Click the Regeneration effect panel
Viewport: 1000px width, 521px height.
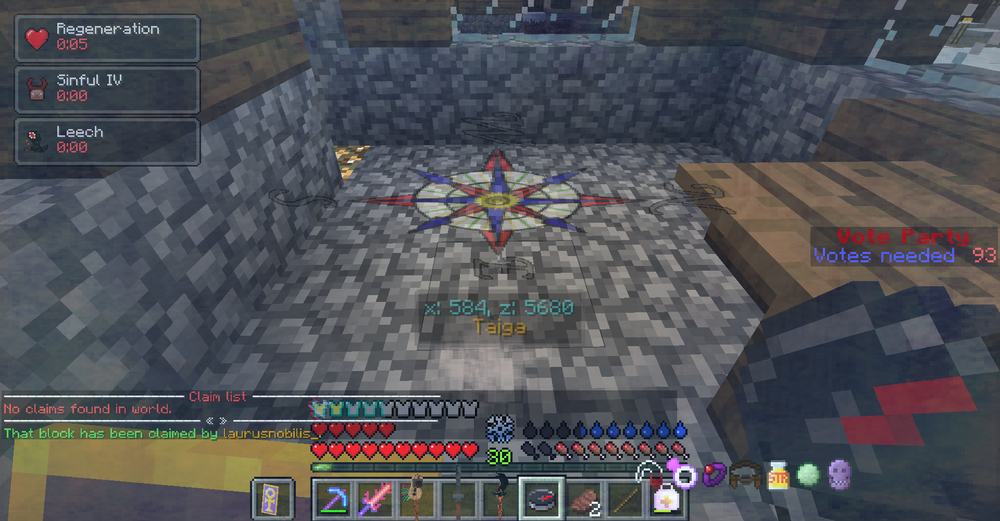[107, 38]
